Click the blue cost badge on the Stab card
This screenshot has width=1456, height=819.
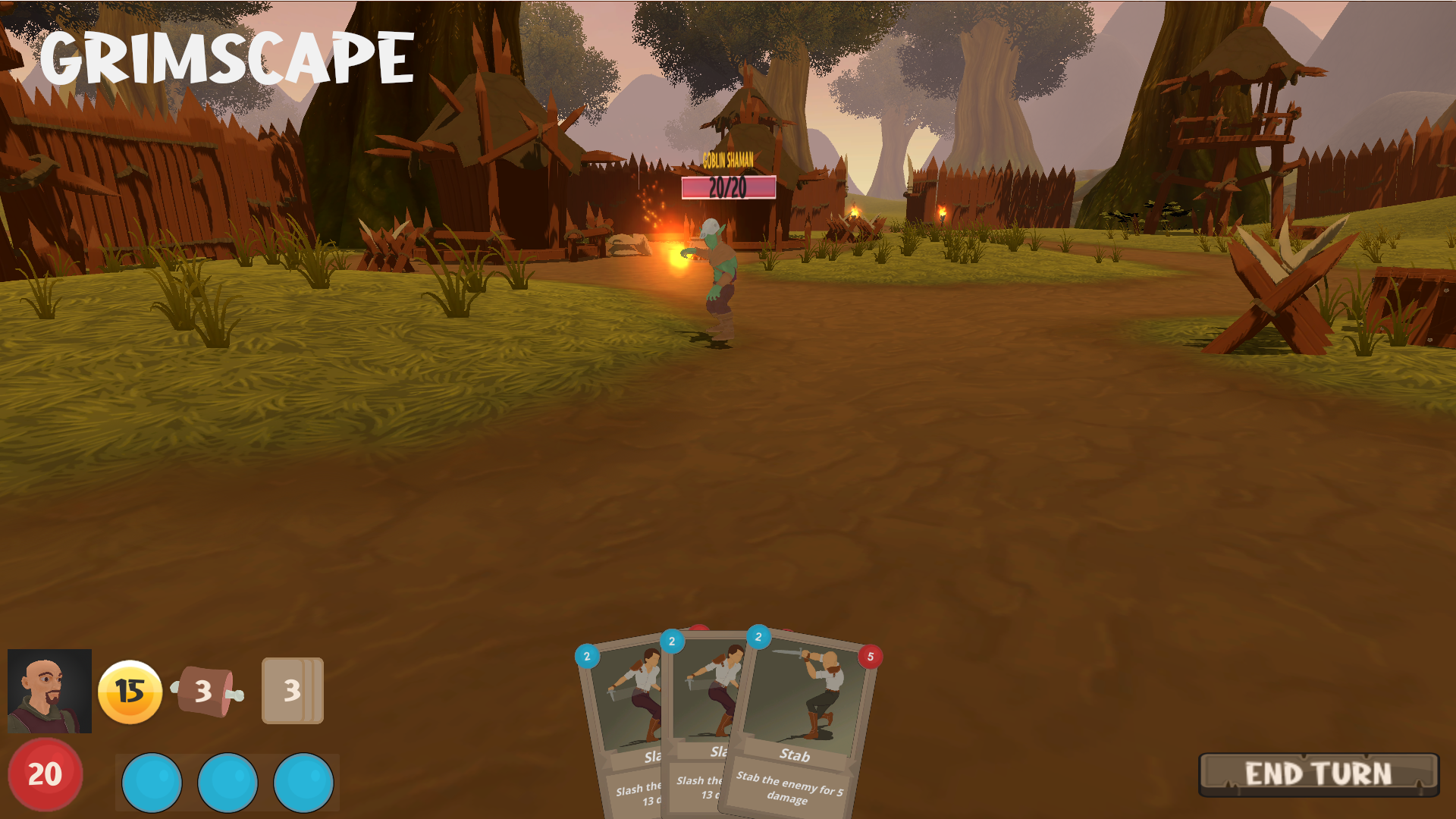click(x=757, y=637)
